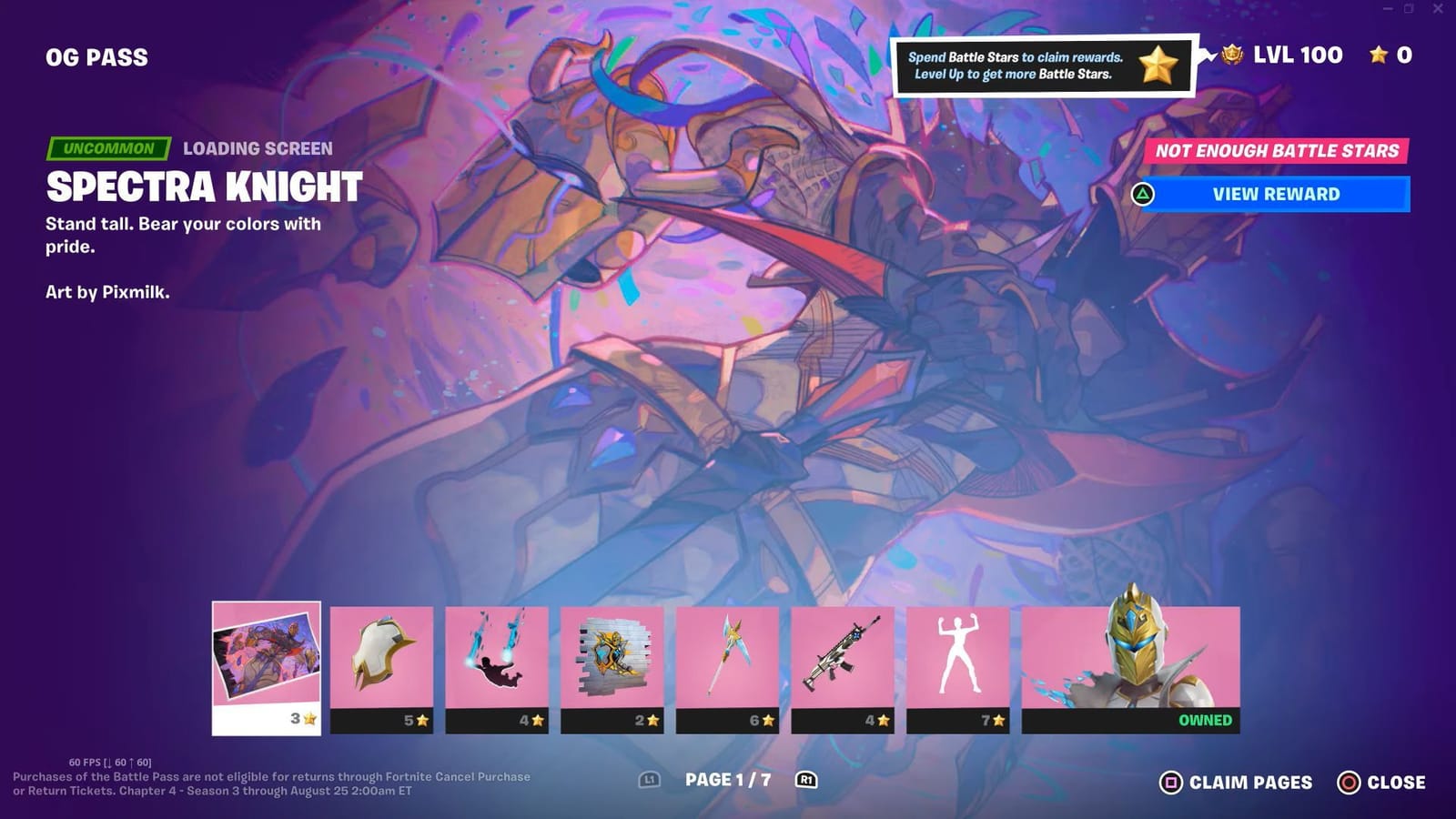Click the star icon on the Battle Stars tip banner
1456x819 pixels.
pyautogui.click(x=1158, y=64)
